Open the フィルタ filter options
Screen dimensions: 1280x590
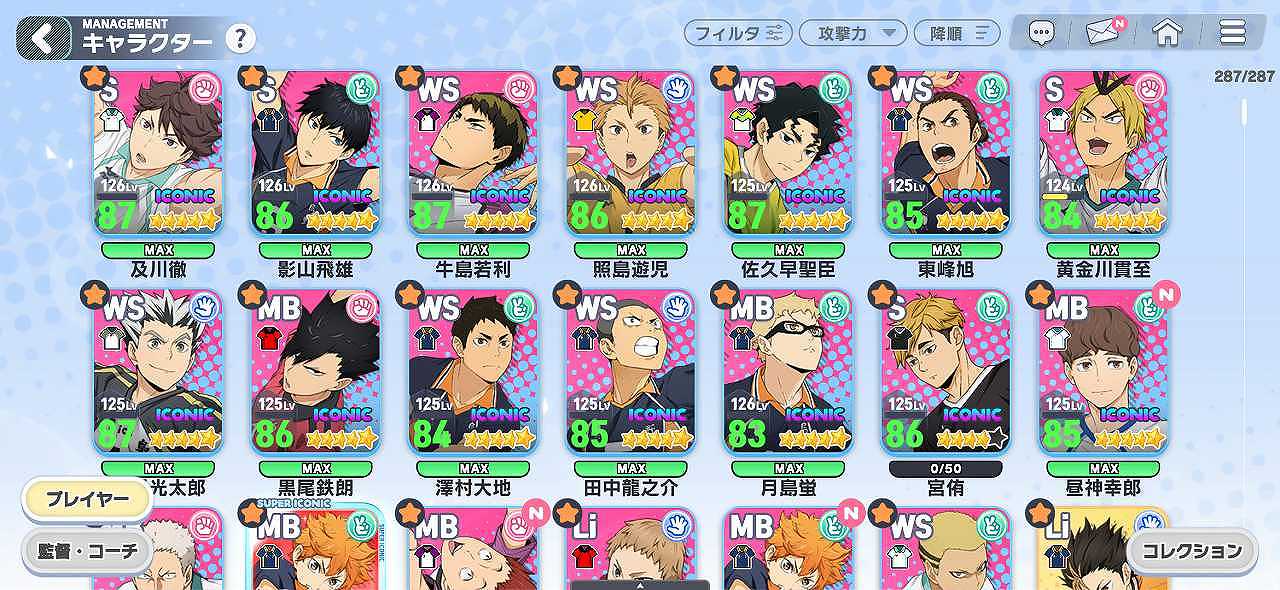738,33
